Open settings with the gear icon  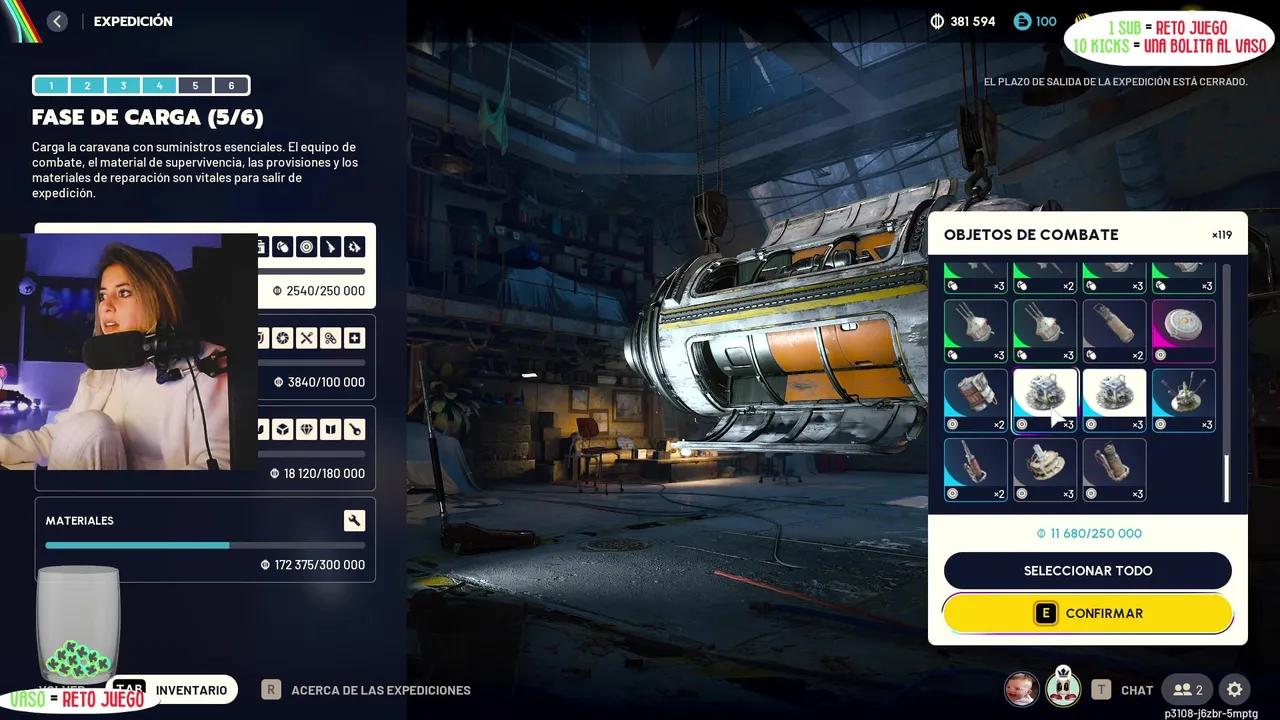coord(1235,690)
